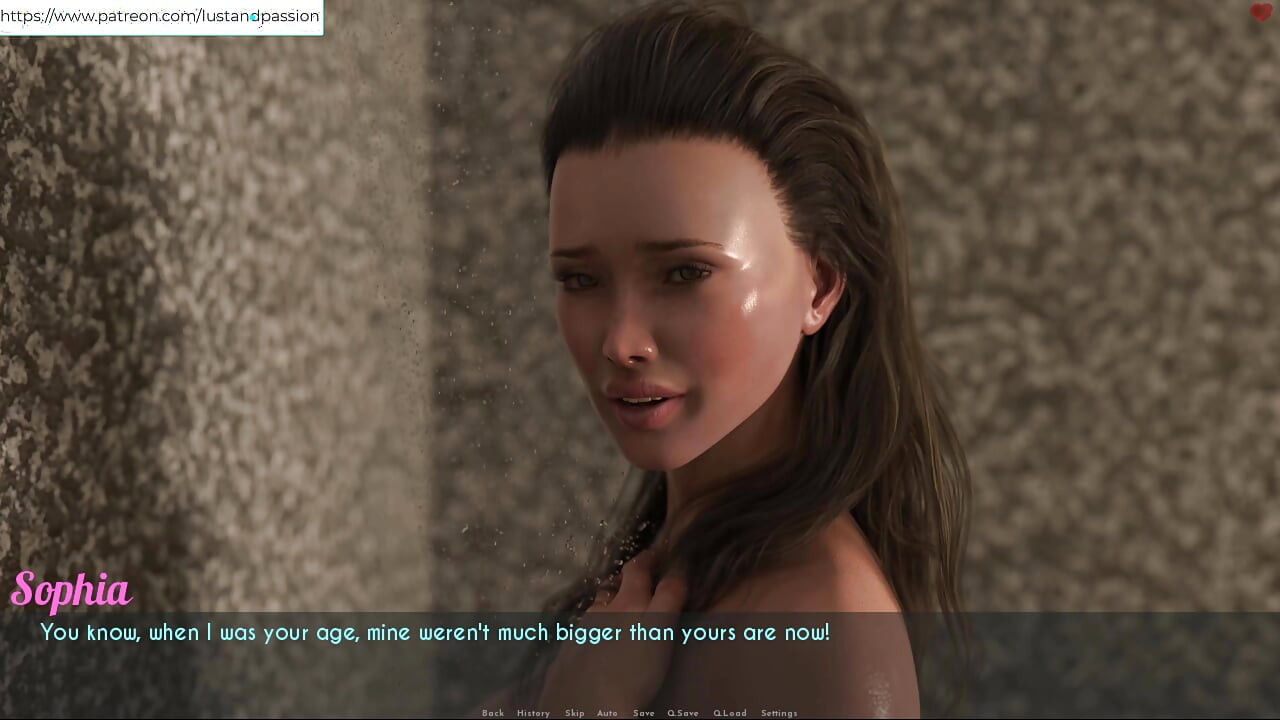Go back one line with the Back button
The image size is (1280, 720).
point(492,713)
